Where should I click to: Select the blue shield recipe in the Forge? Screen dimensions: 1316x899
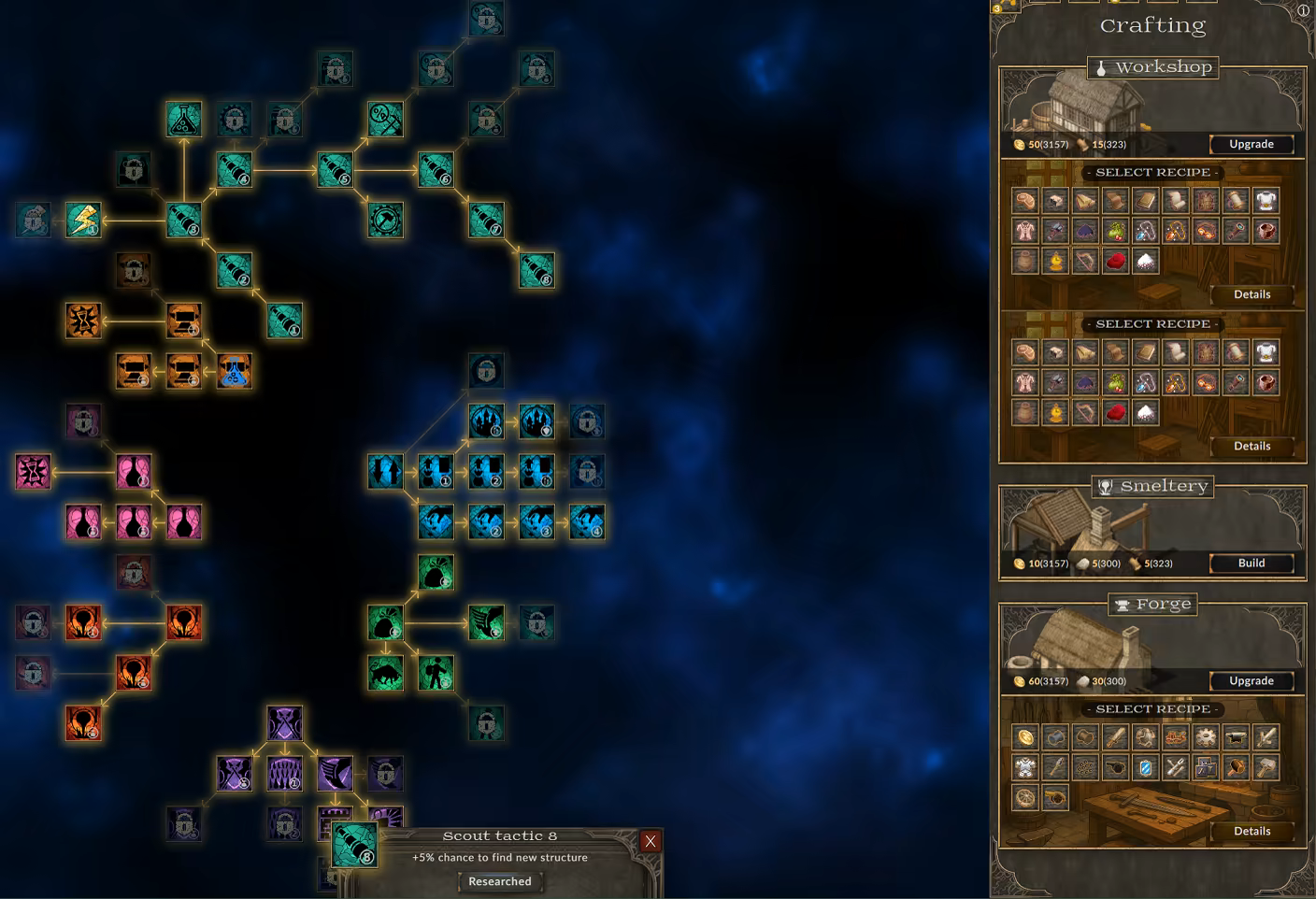click(1145, 767)
